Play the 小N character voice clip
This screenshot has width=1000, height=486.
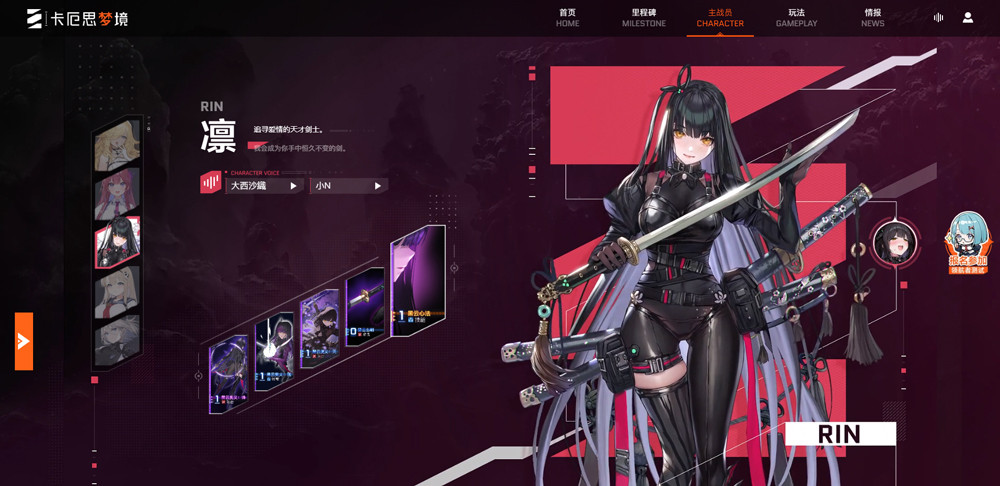(x=348, y=186)
